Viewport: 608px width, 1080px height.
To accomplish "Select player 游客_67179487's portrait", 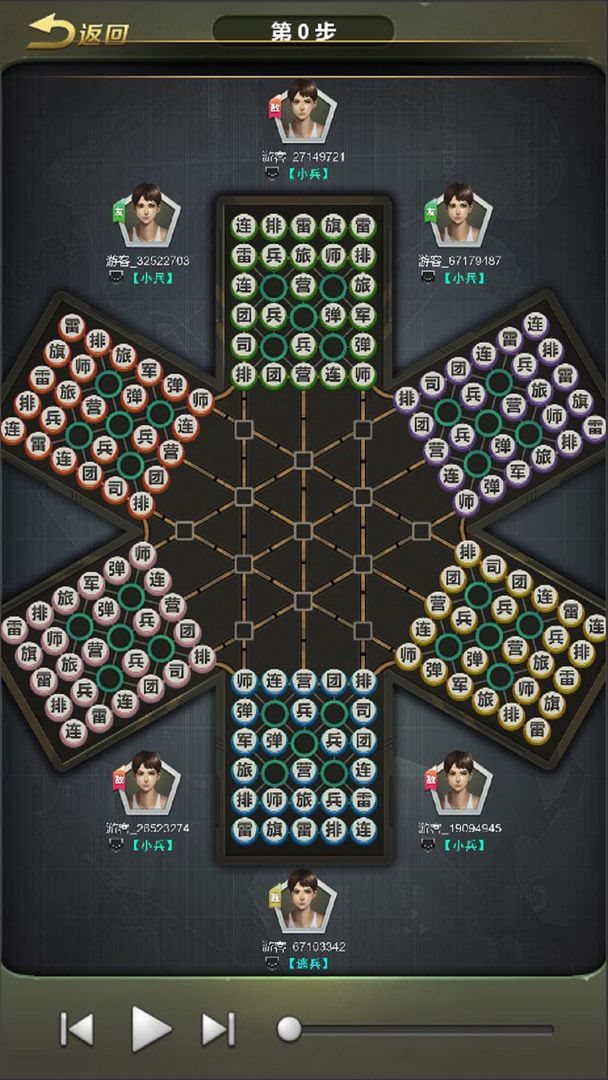I will click(x=459, y=215).
